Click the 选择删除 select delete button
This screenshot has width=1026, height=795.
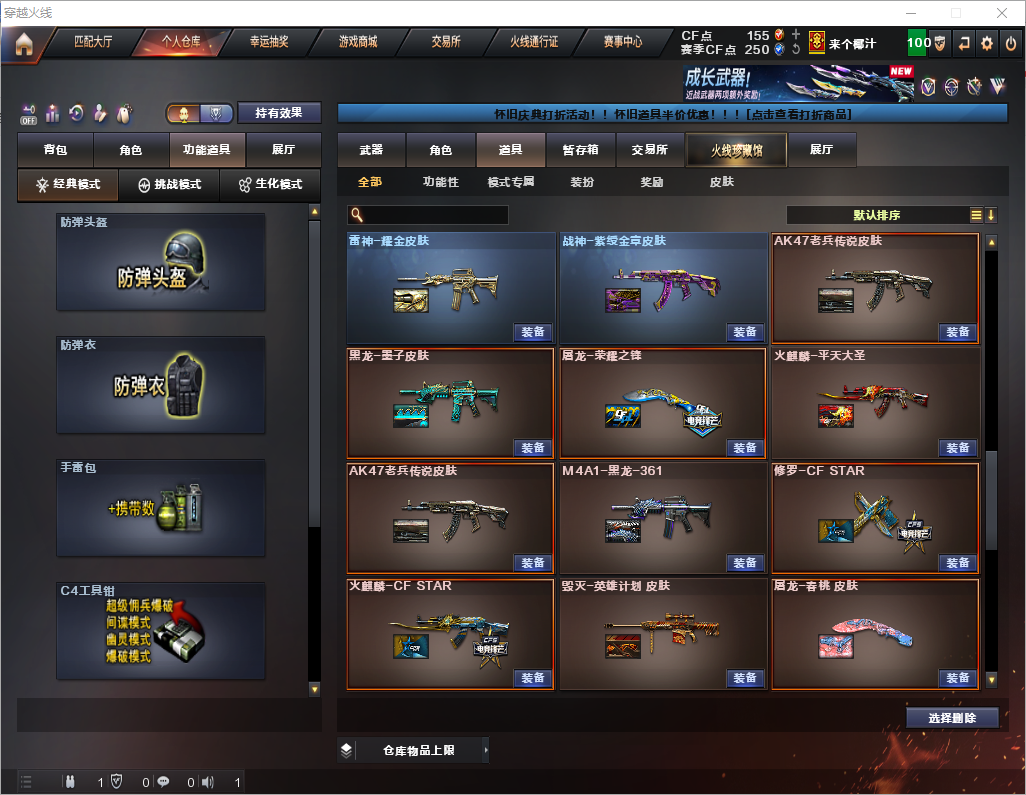click(952, 718)
